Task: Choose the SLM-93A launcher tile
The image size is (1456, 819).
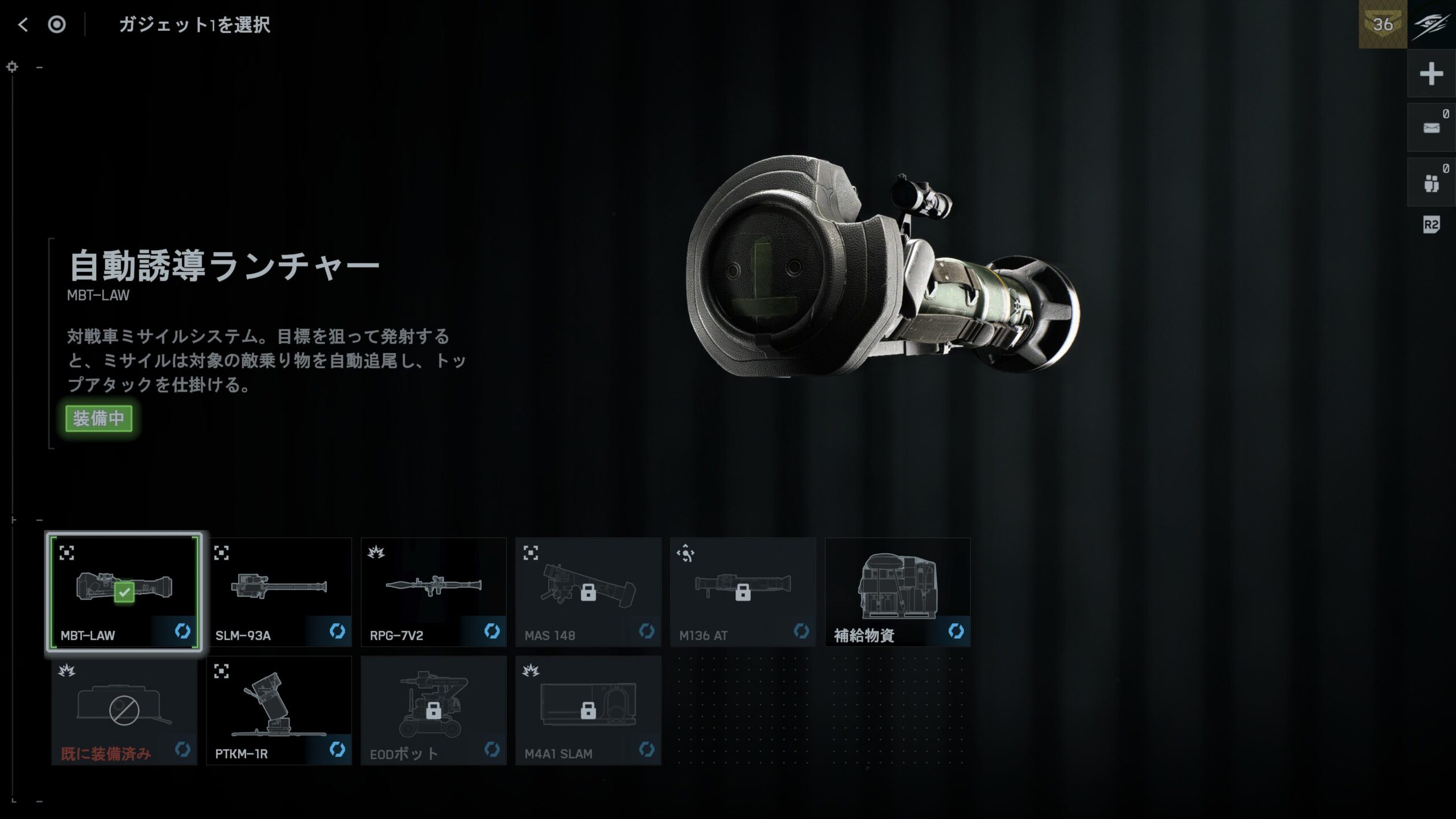Action: [279, 592]
